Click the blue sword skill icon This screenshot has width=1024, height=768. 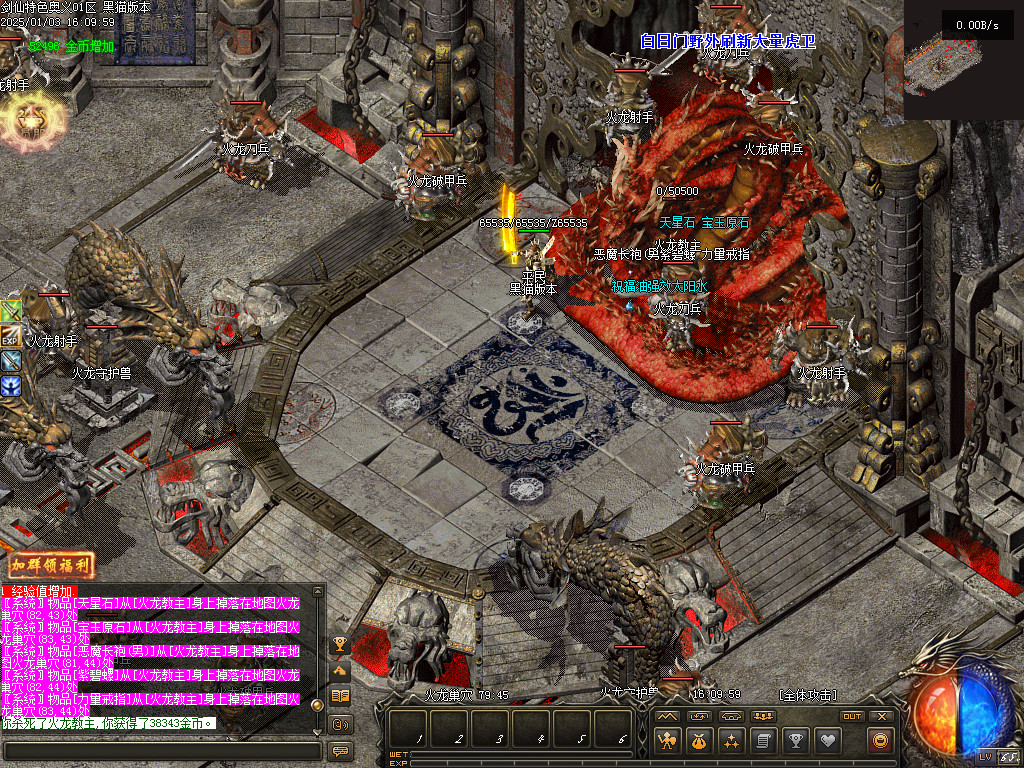tap(11, 361)
